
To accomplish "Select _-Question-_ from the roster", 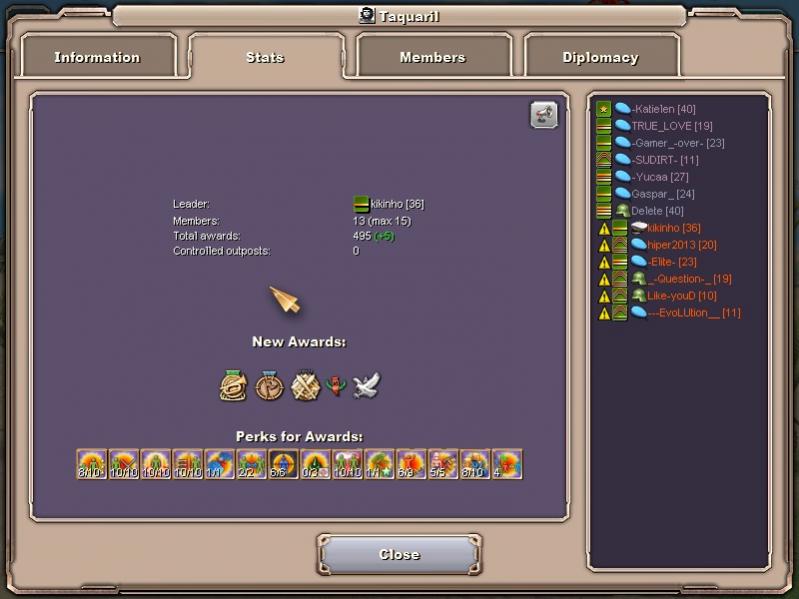I will pyautogui.click(x=688, y=279).
